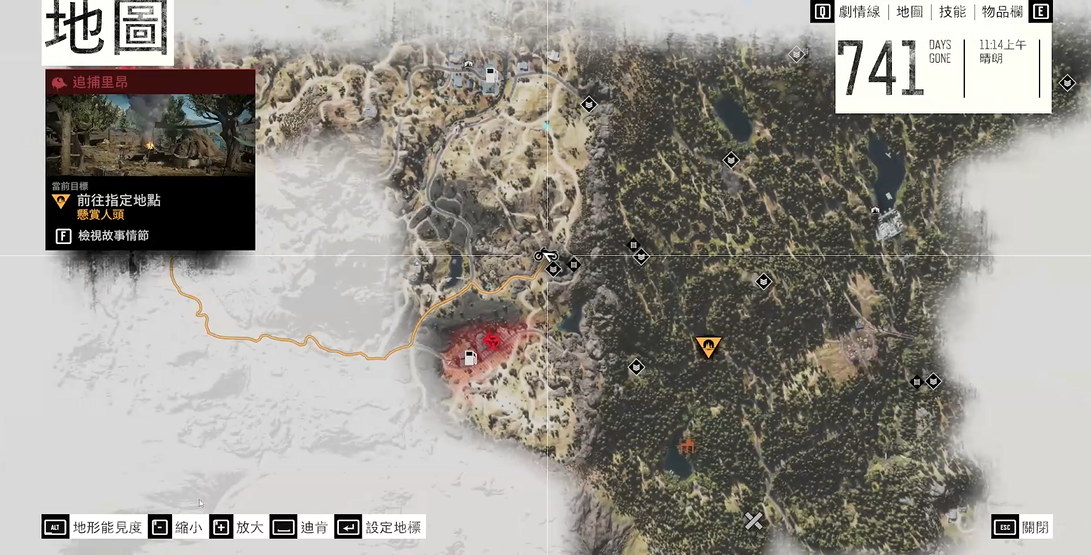Viewport: 1091px width, 555px height.
Task: Click the grey crossed-tools map marker
Action: point(754,520)
